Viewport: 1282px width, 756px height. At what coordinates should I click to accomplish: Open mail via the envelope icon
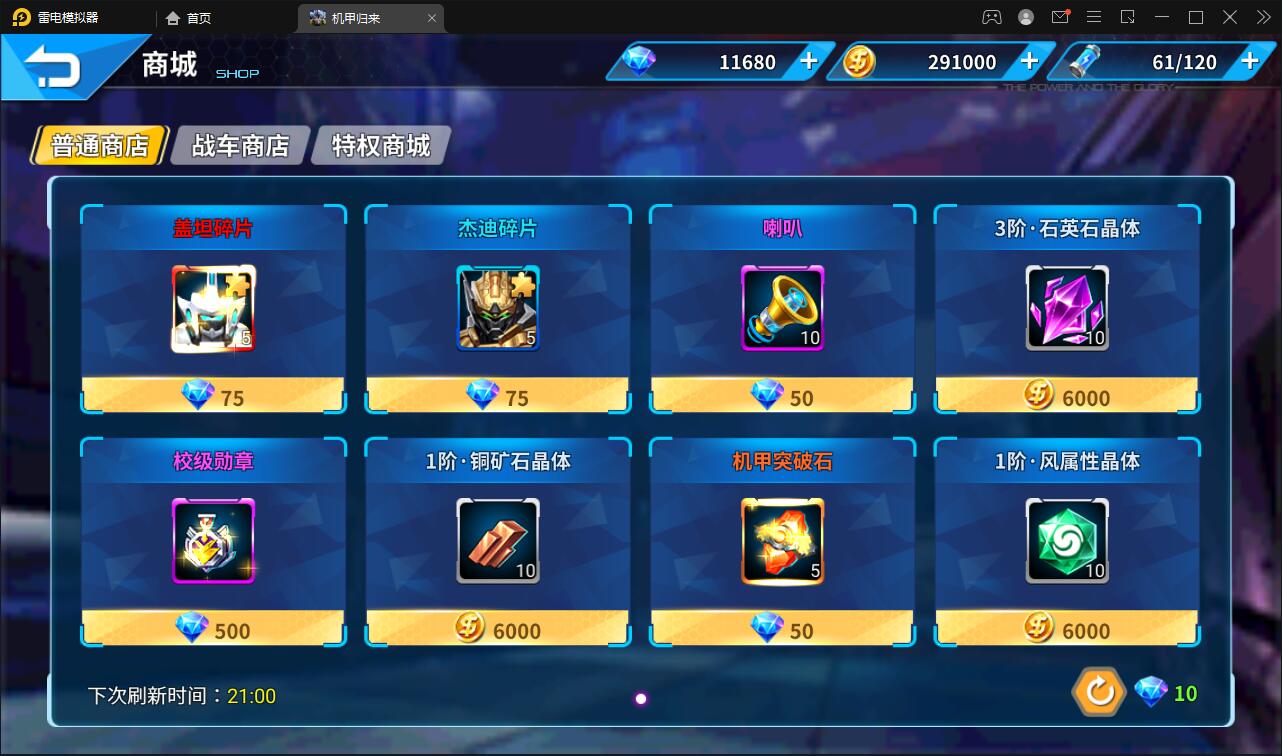(x=1061, y=17)
